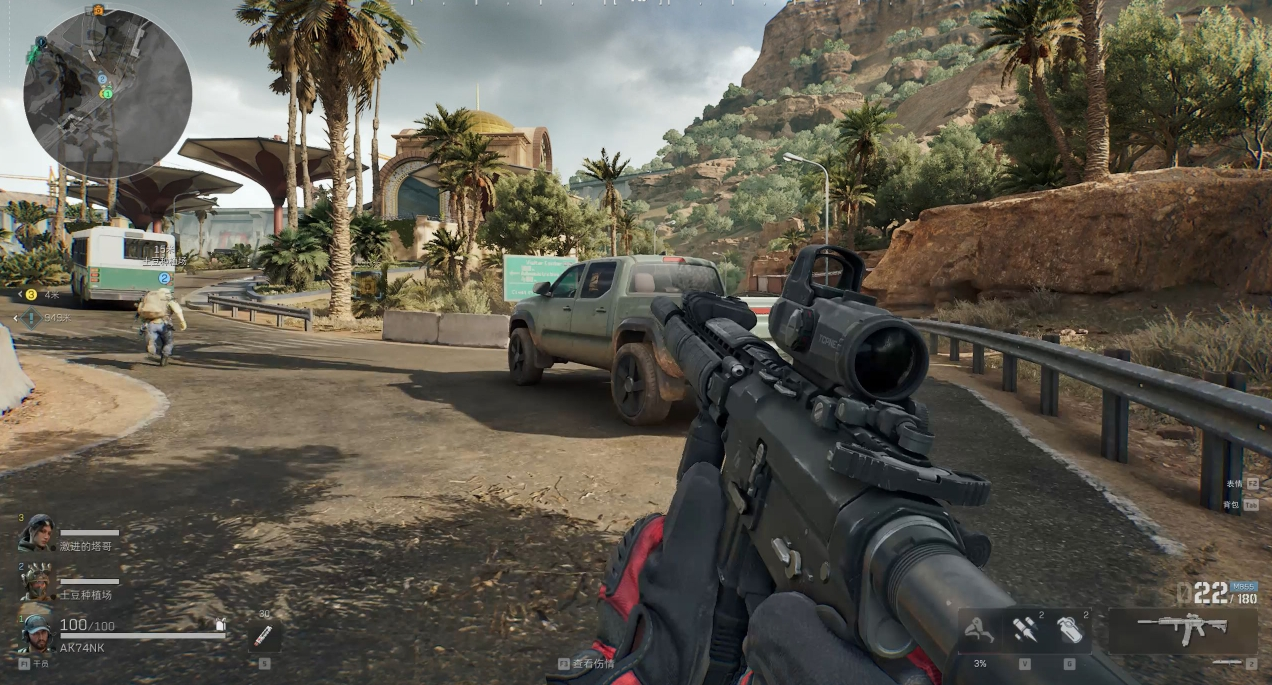Open the circular minimap
The height and width of the screenshot is (685, 1272).
pos(107,94)
